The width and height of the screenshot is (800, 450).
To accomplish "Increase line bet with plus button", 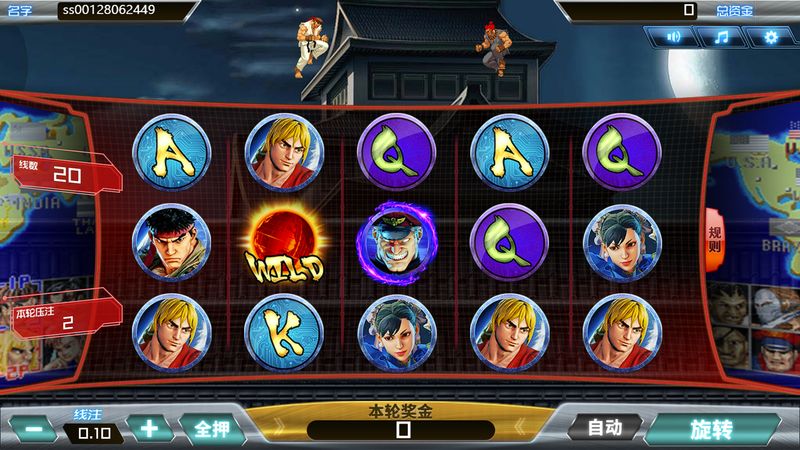I will 150,429.
